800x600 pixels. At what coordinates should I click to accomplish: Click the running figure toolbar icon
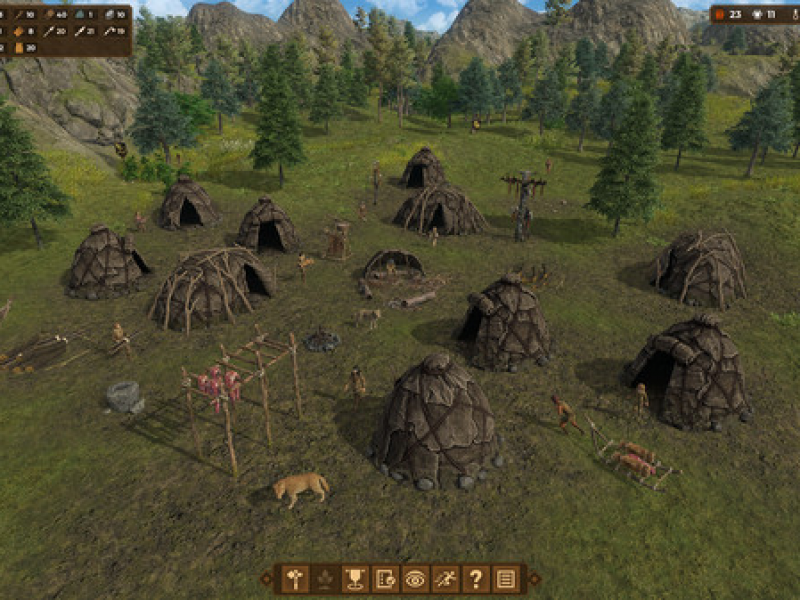[446, 578]
